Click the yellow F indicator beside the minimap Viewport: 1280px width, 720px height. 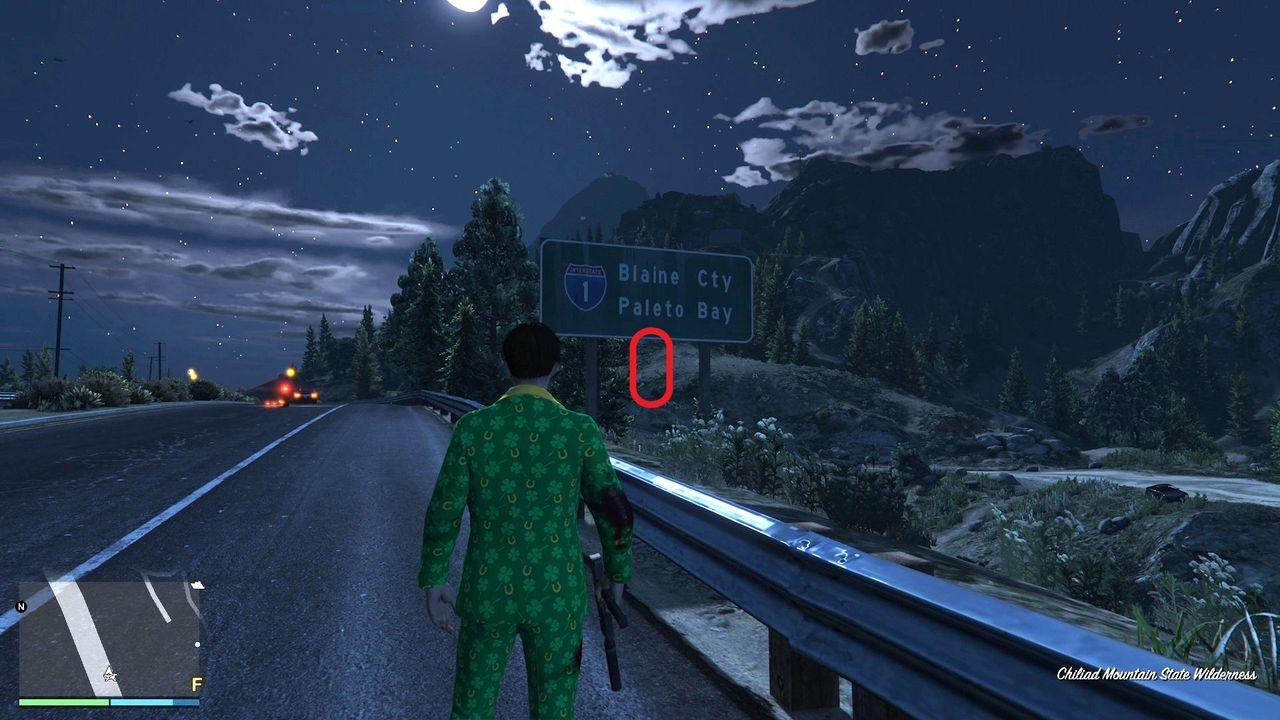click(x=197, y=684)
